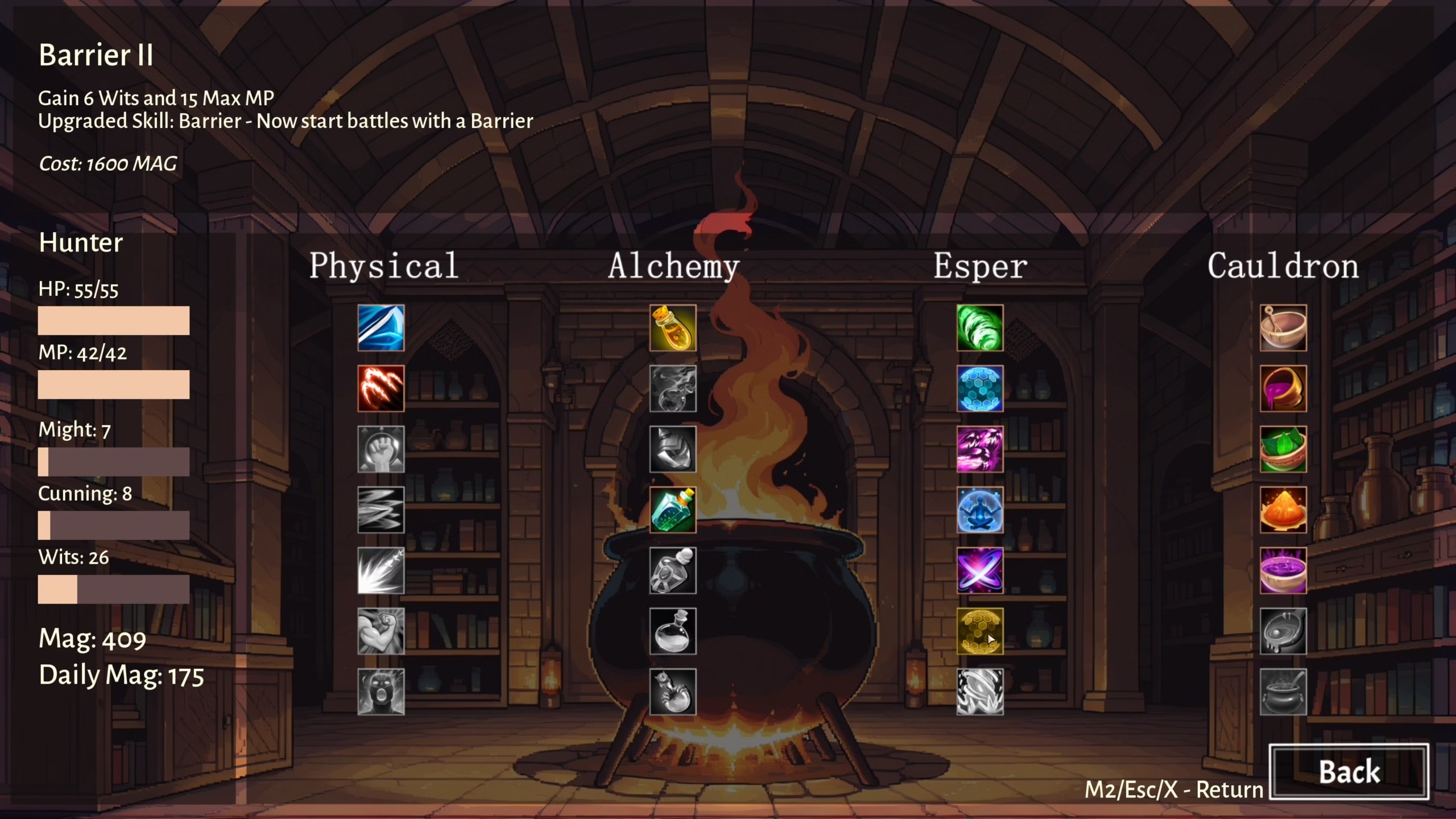Select the blue hexagon barrier skill

(x=980, y=388)
